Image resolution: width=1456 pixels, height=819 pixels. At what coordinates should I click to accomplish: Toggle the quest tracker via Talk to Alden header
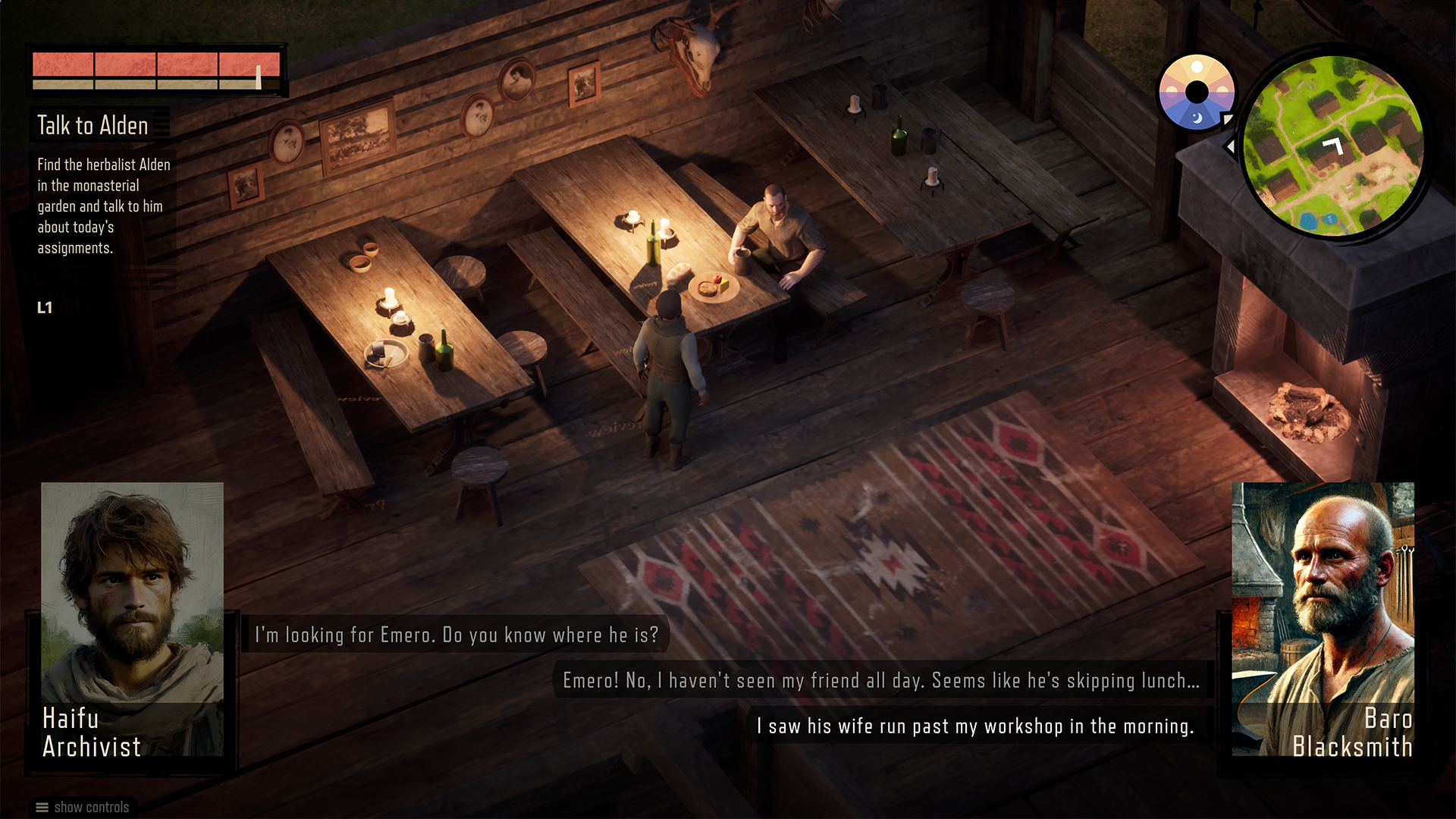(93, 126)
